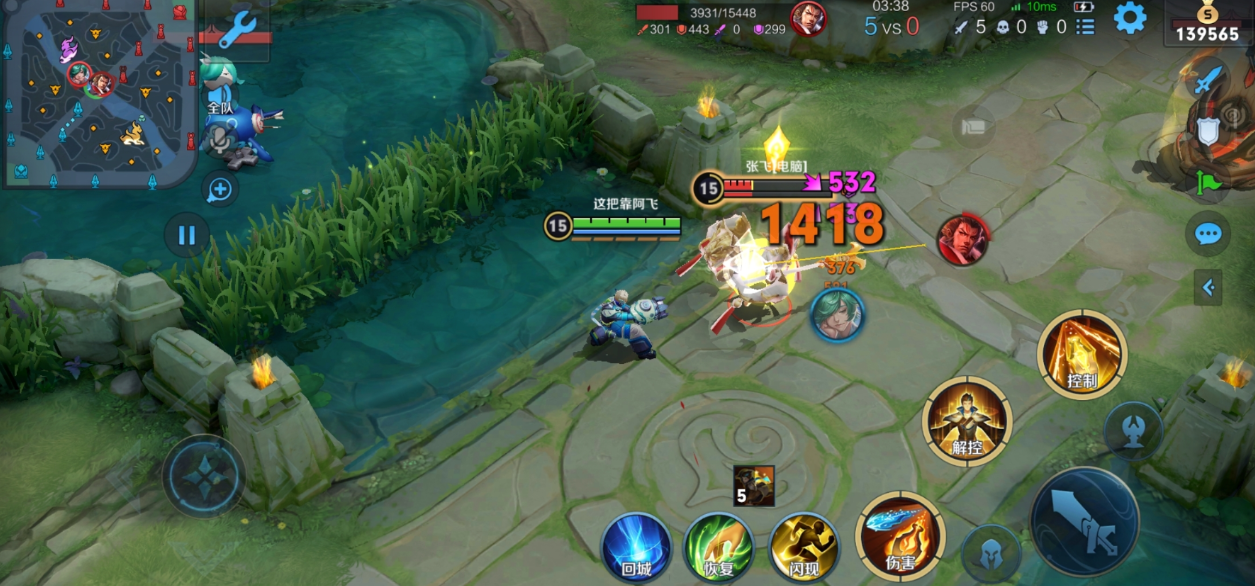Viewport: 1255px width, 586px height.
Task: Pause the game with the pause button
Action: [x=187, y=237]
